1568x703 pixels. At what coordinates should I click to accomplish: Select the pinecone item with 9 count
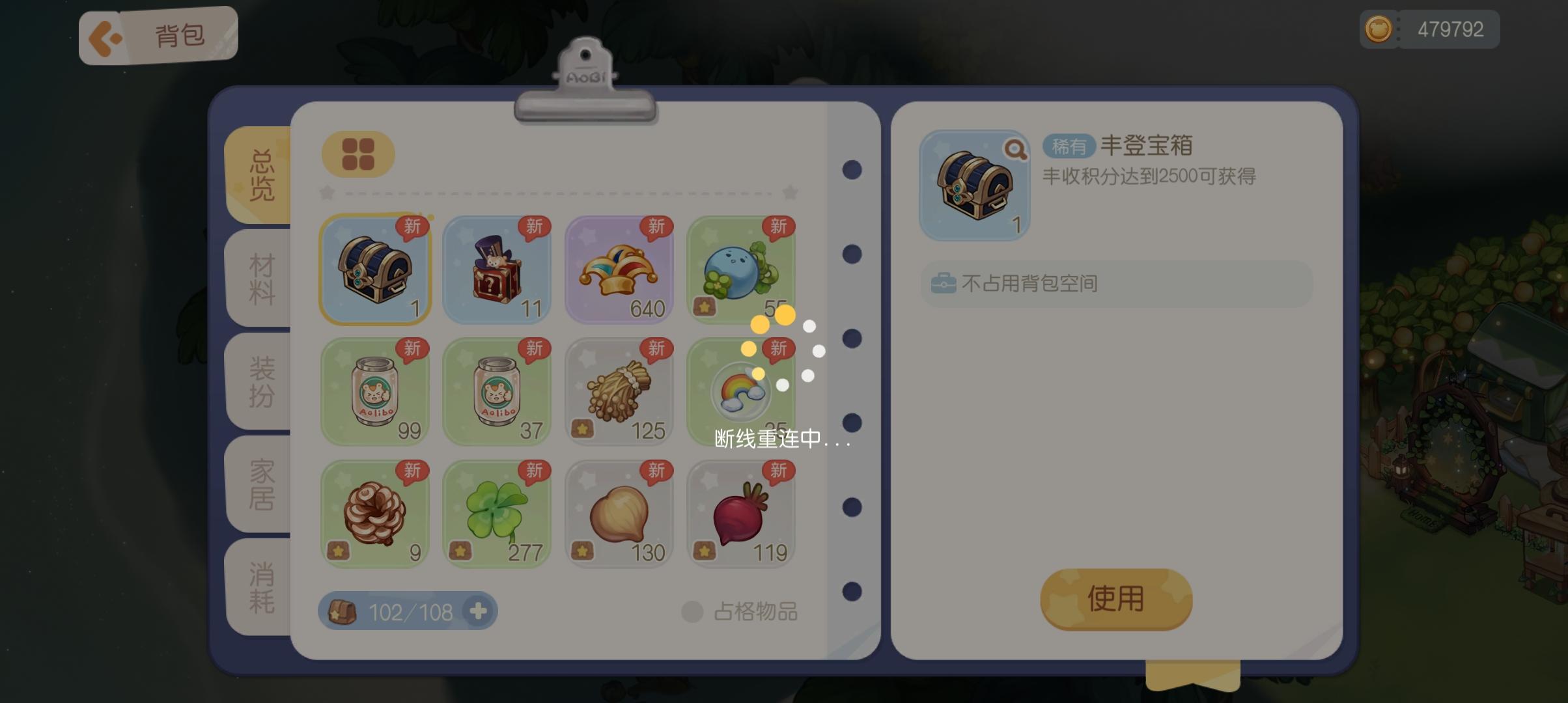[374, 514]
